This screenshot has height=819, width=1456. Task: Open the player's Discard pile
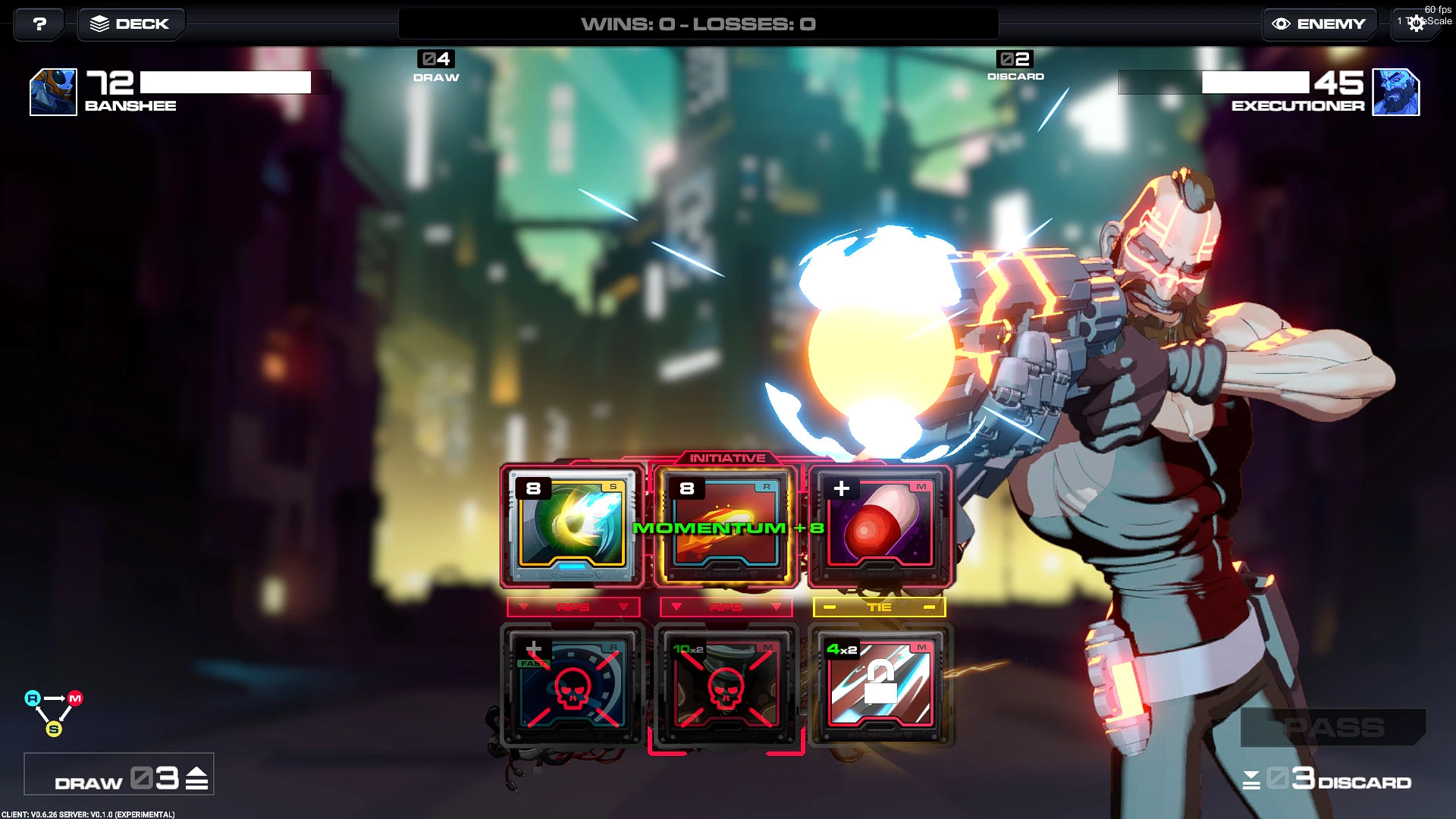coord(1327,779)
